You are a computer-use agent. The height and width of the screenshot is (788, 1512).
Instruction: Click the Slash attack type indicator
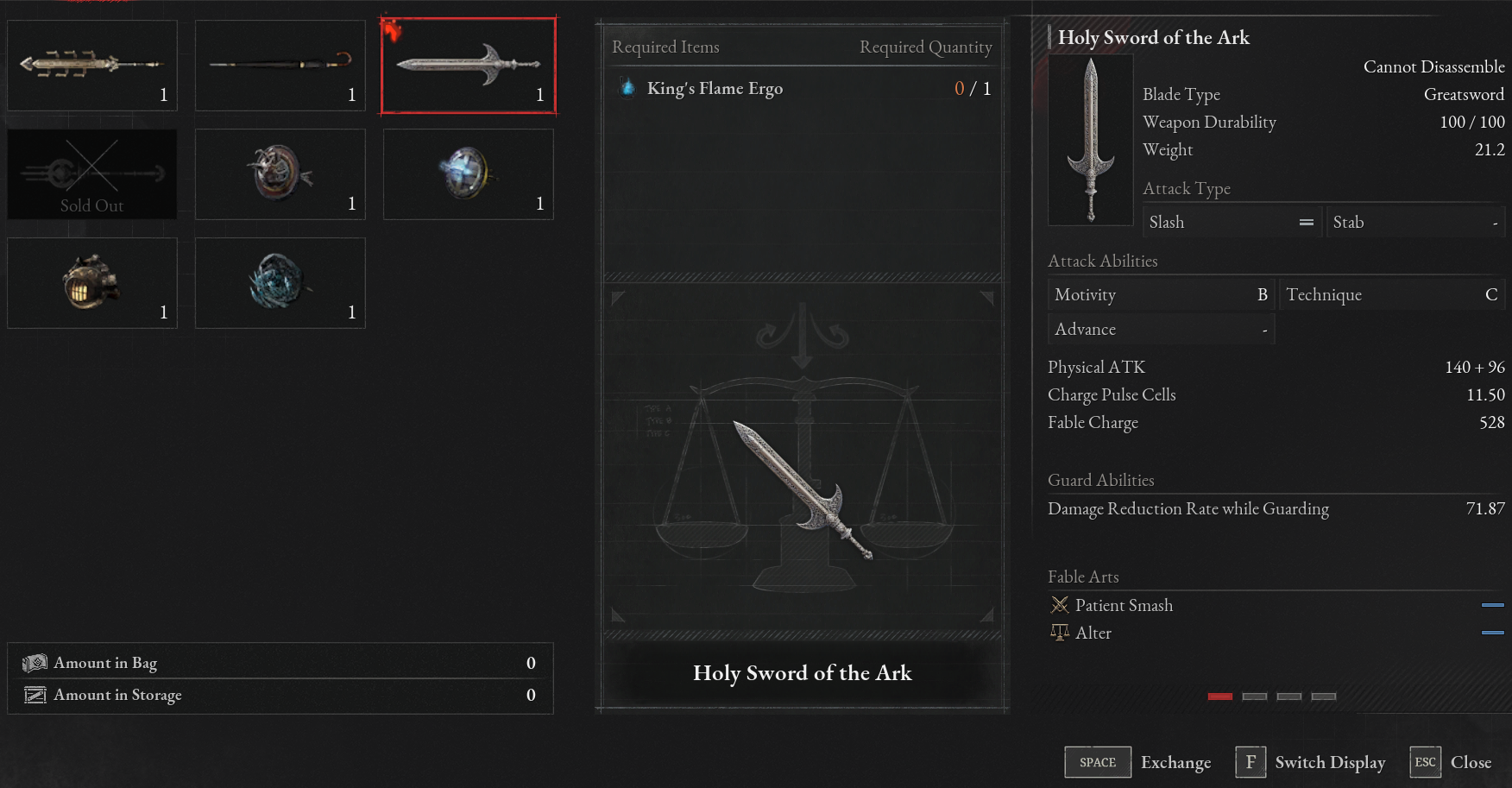coord(1232,221)
